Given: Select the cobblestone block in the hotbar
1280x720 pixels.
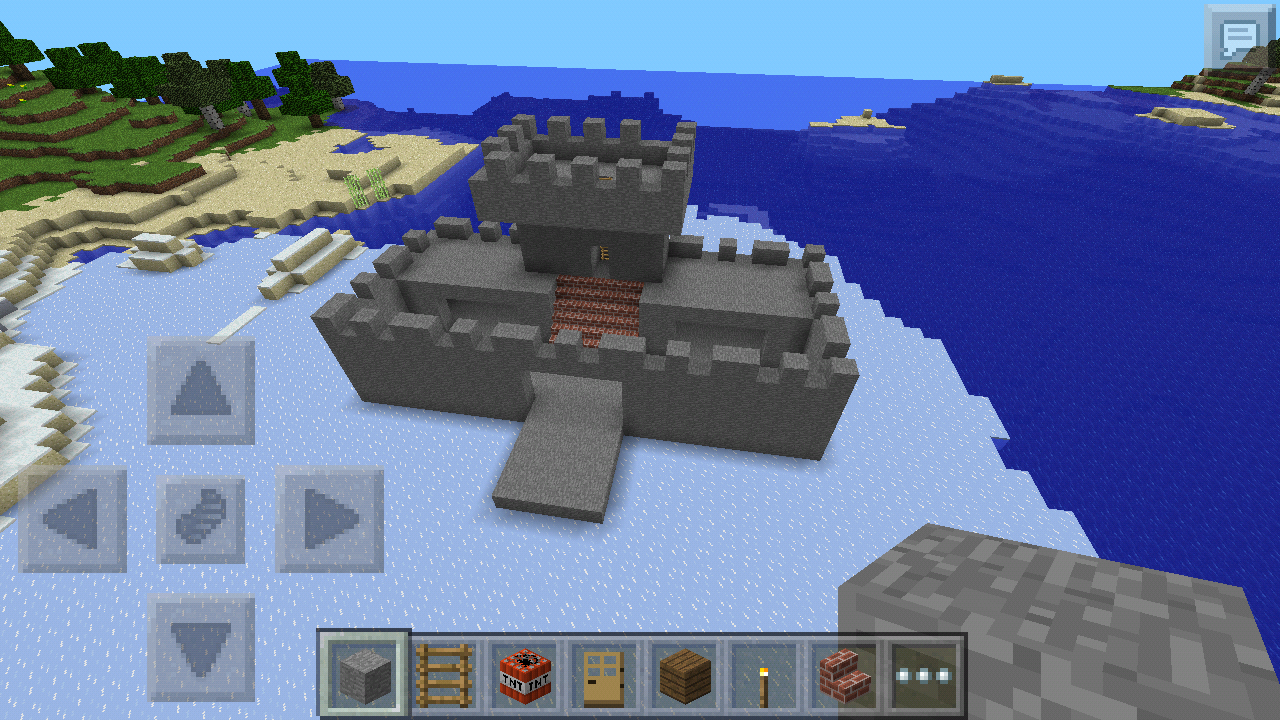Looking at the screenshot, I should point(366,676).
